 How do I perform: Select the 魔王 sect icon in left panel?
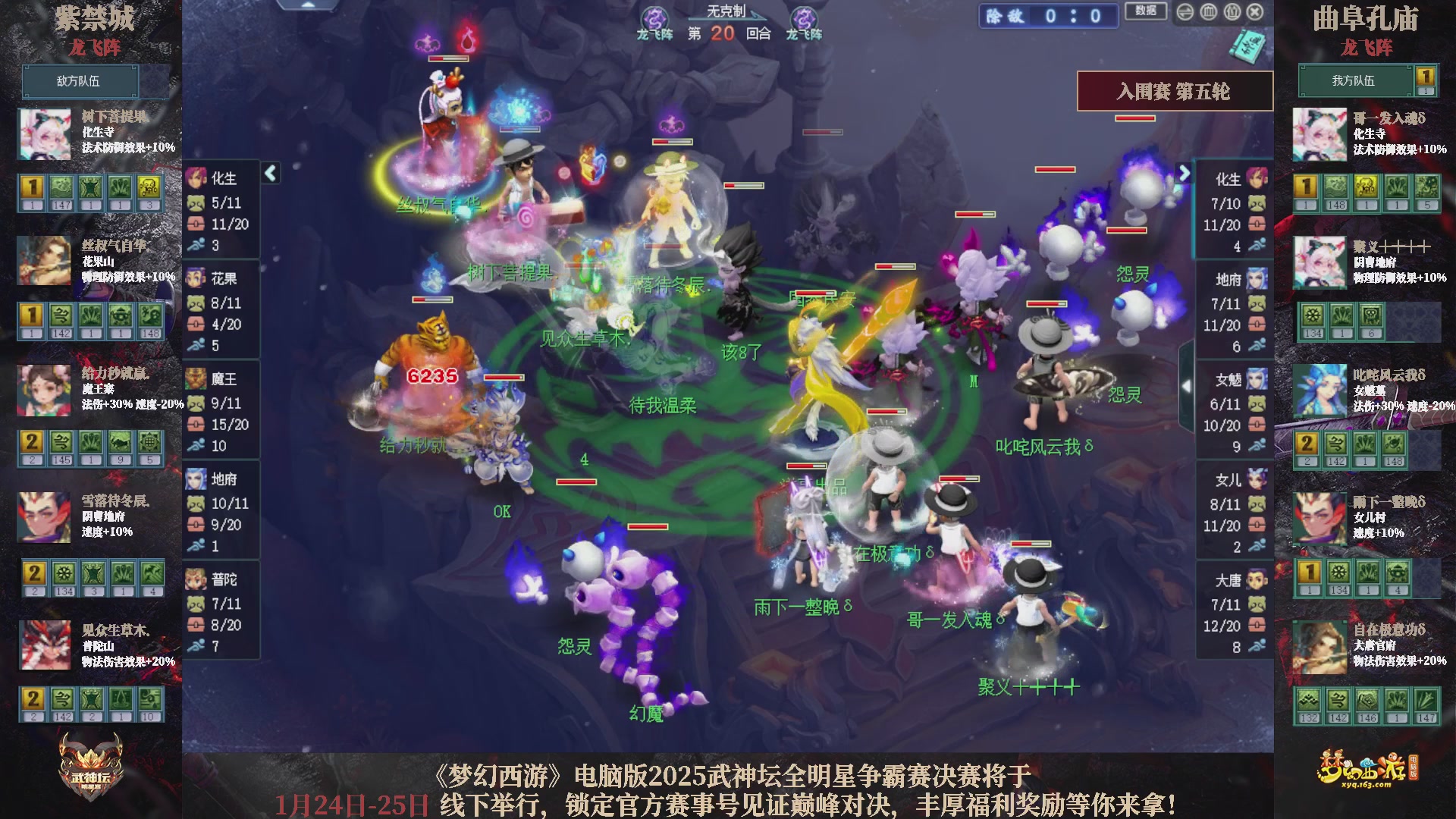pyautogui.click(x=196, y=379)
